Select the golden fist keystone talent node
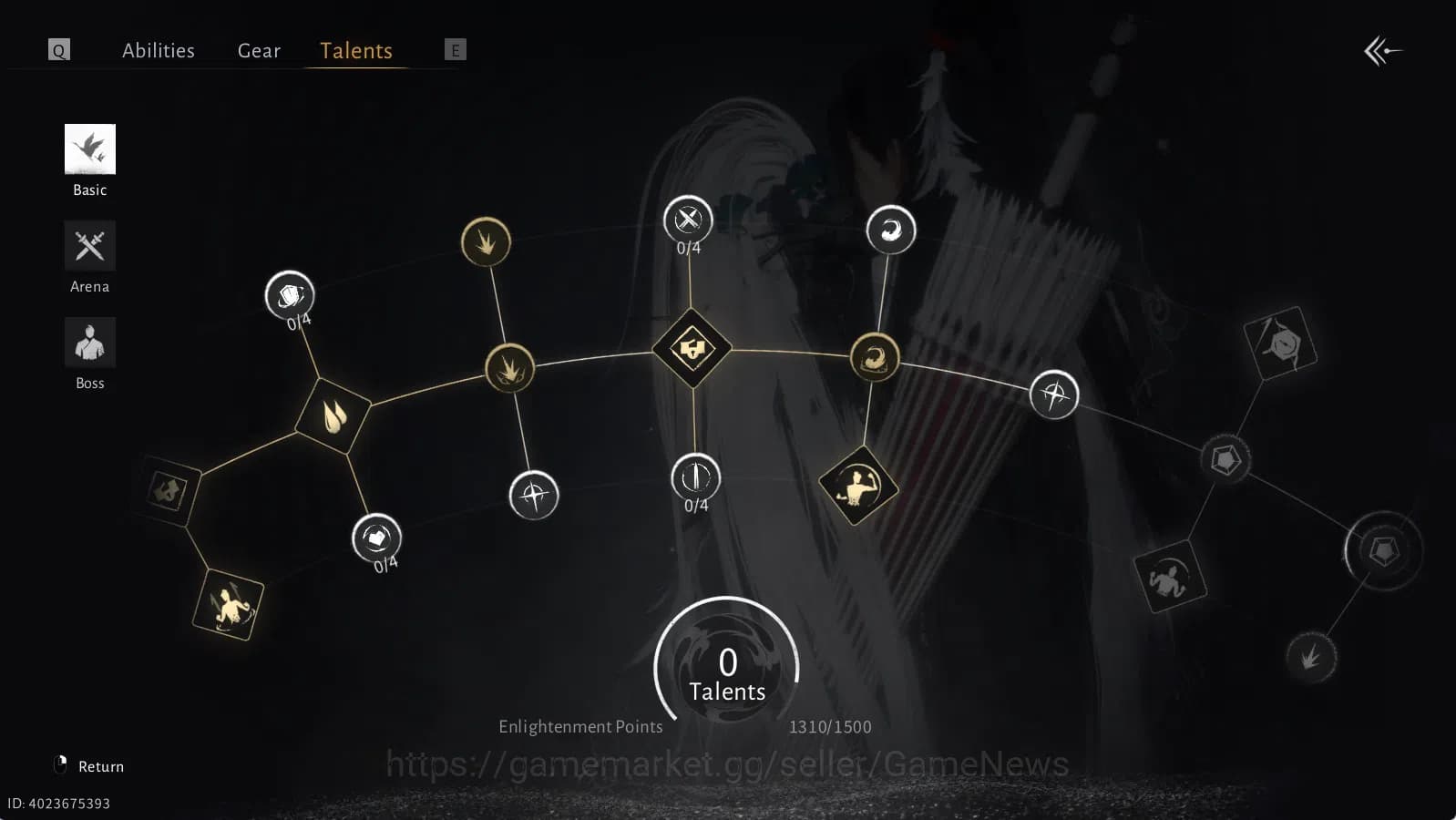Screen dimensions: 1456x820 tap(692, 347)
